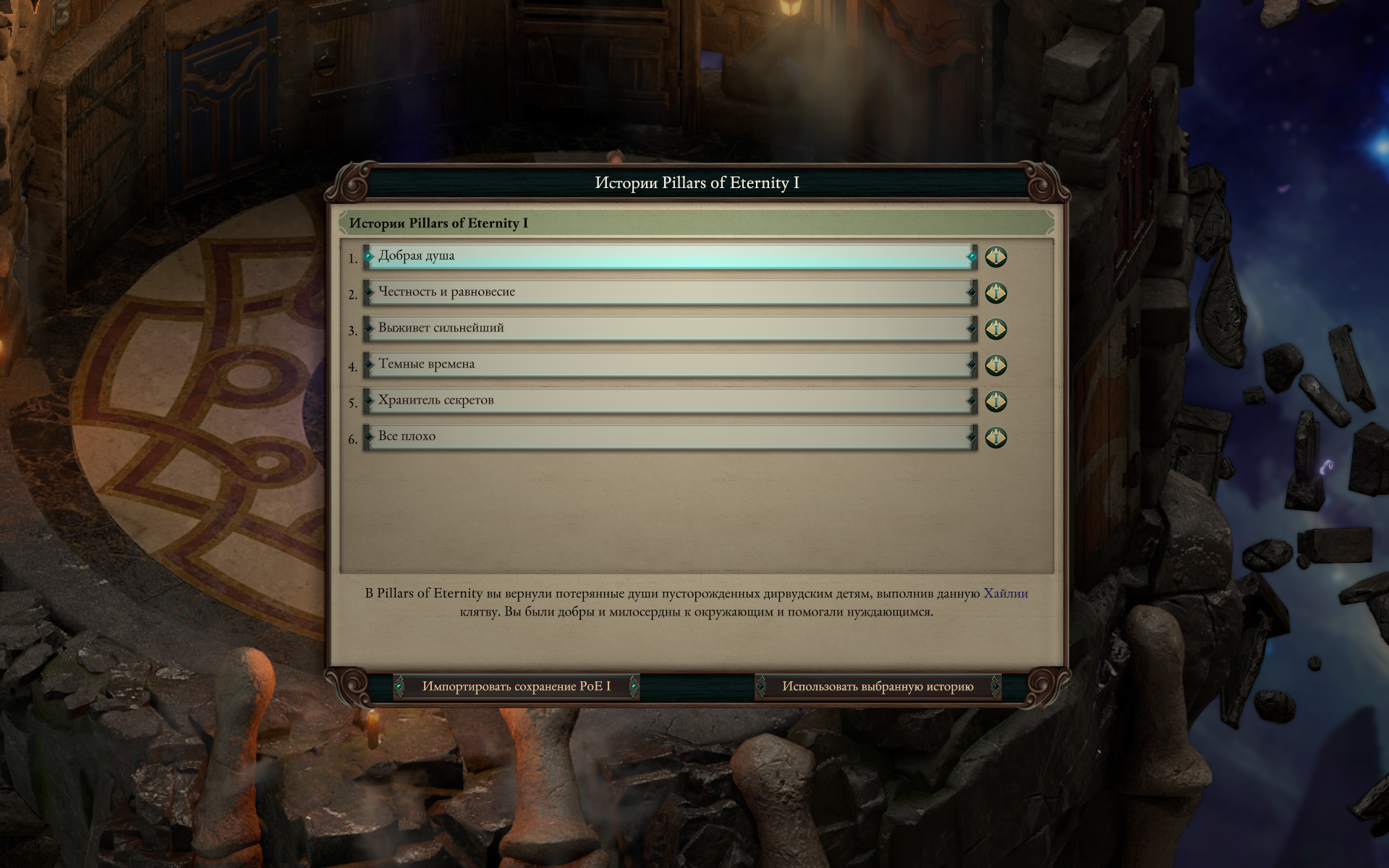Open the "Хайлии" link in description
Image resolution: width=1389 pixels, height=868 pixels.
tap(1006, 594)
